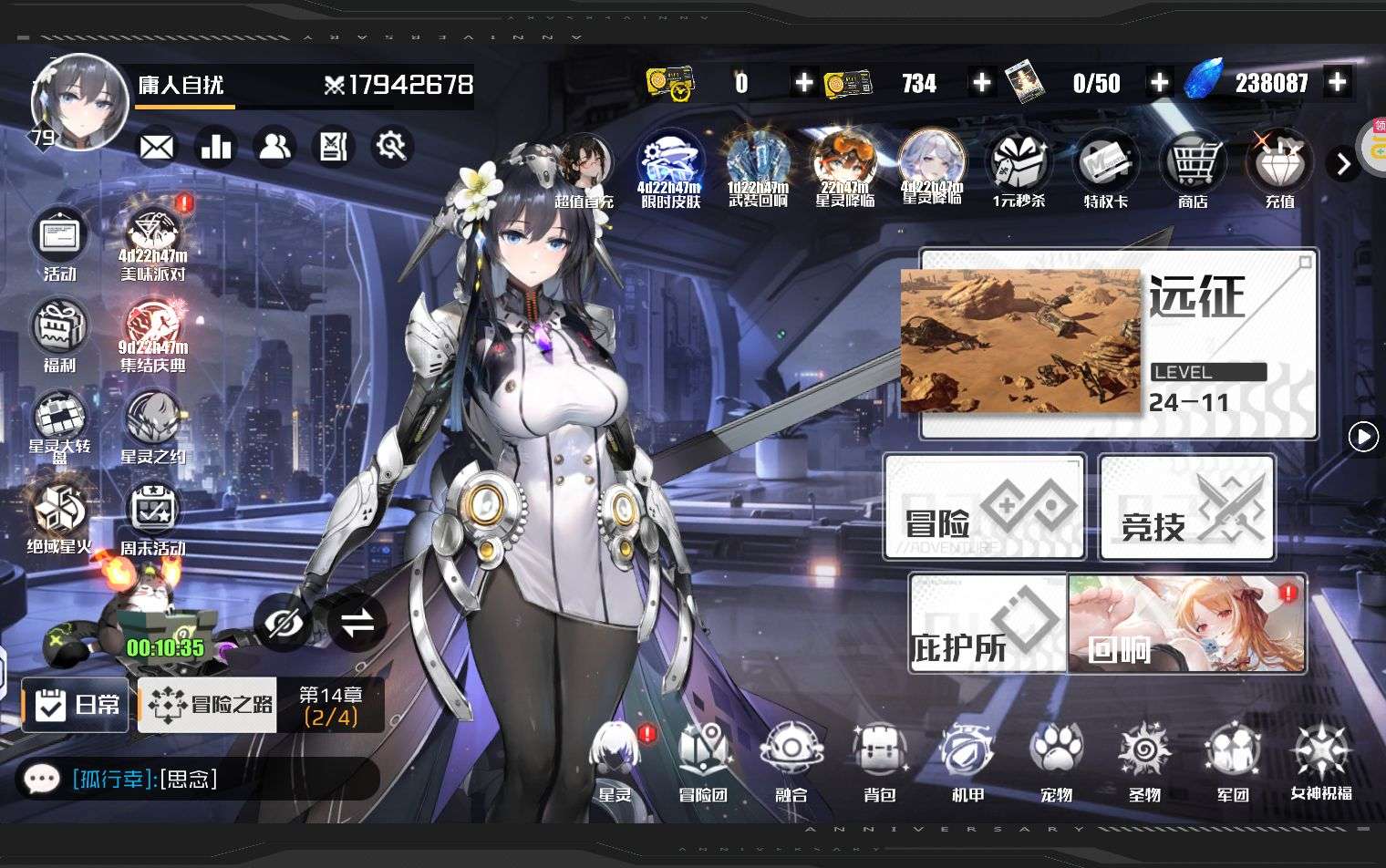Viewport: 1386px width, 868px height.
Task: Open the 机甲 mecha menu
Action: point(967,761)
